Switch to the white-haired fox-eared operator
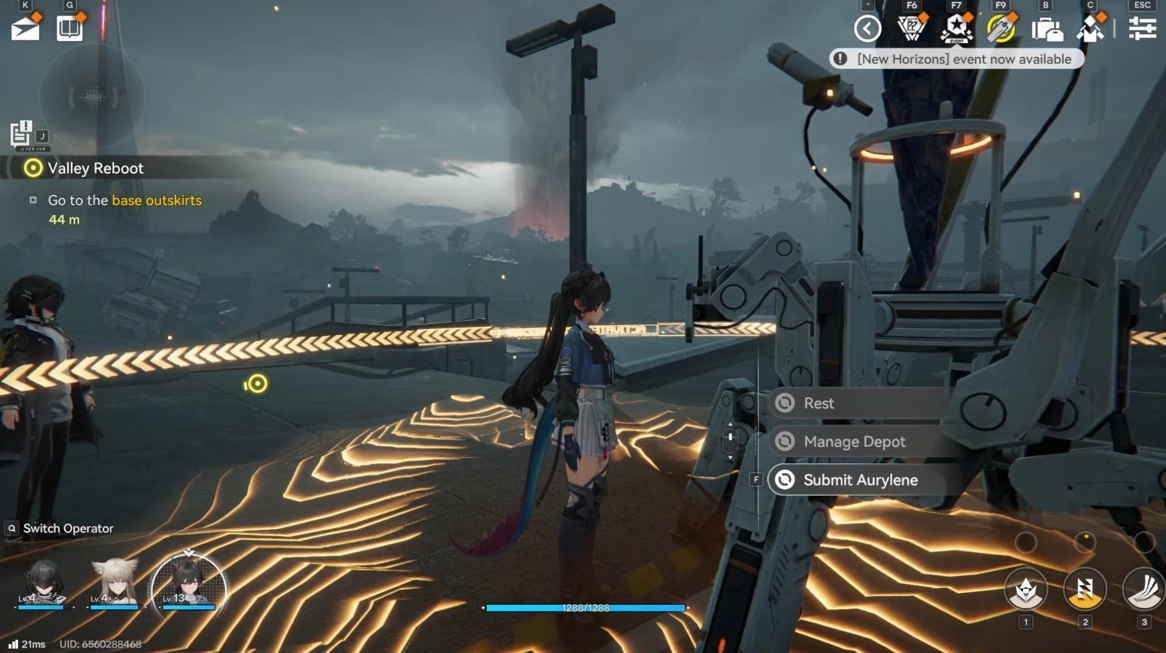The height and width of the screenshot is (653, 1166). tap(115, 584)
